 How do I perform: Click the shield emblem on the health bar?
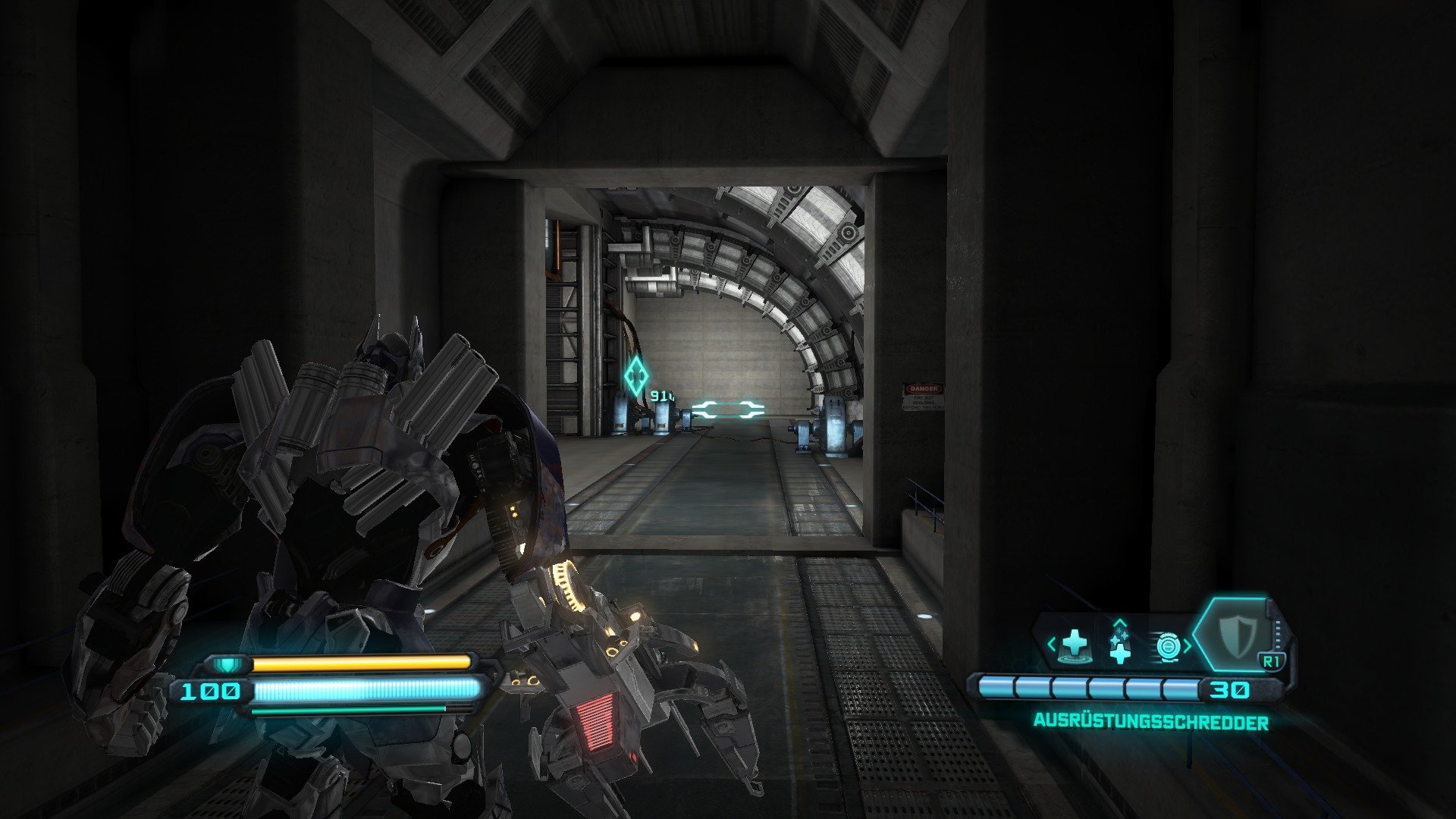(x=227, y=664)
